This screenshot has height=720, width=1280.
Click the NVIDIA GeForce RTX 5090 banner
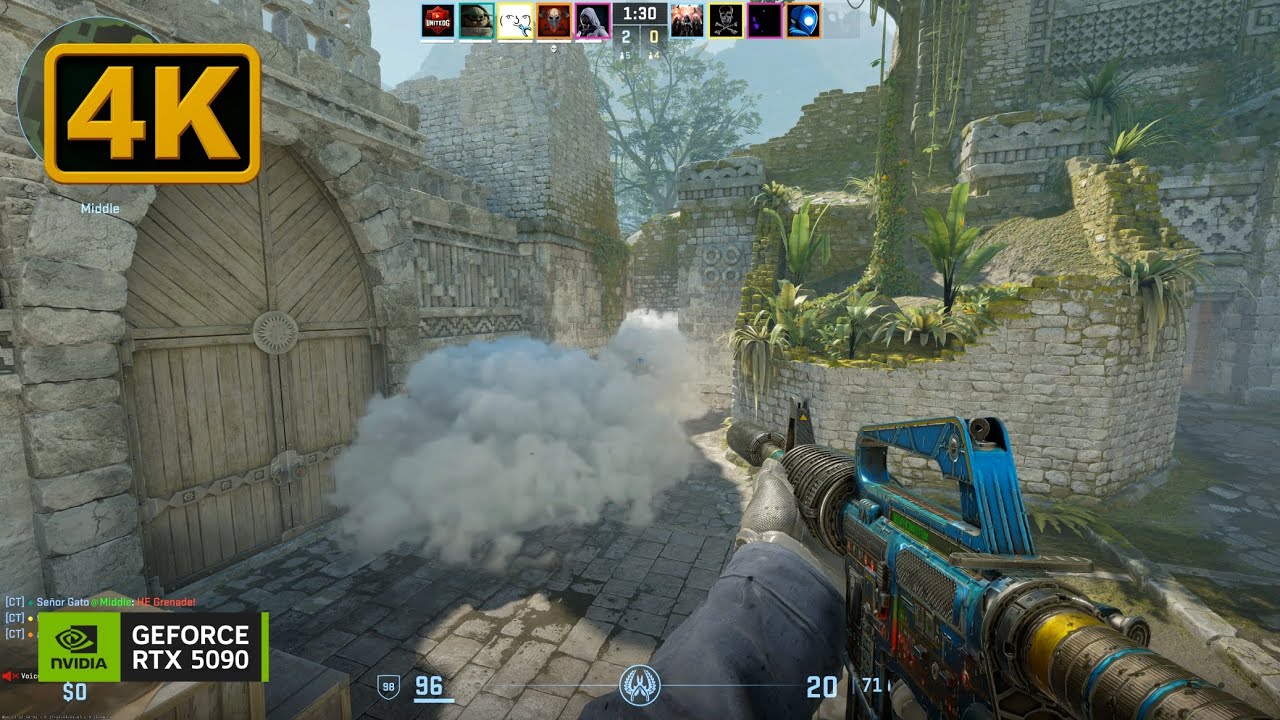click(x=153, y=648)
